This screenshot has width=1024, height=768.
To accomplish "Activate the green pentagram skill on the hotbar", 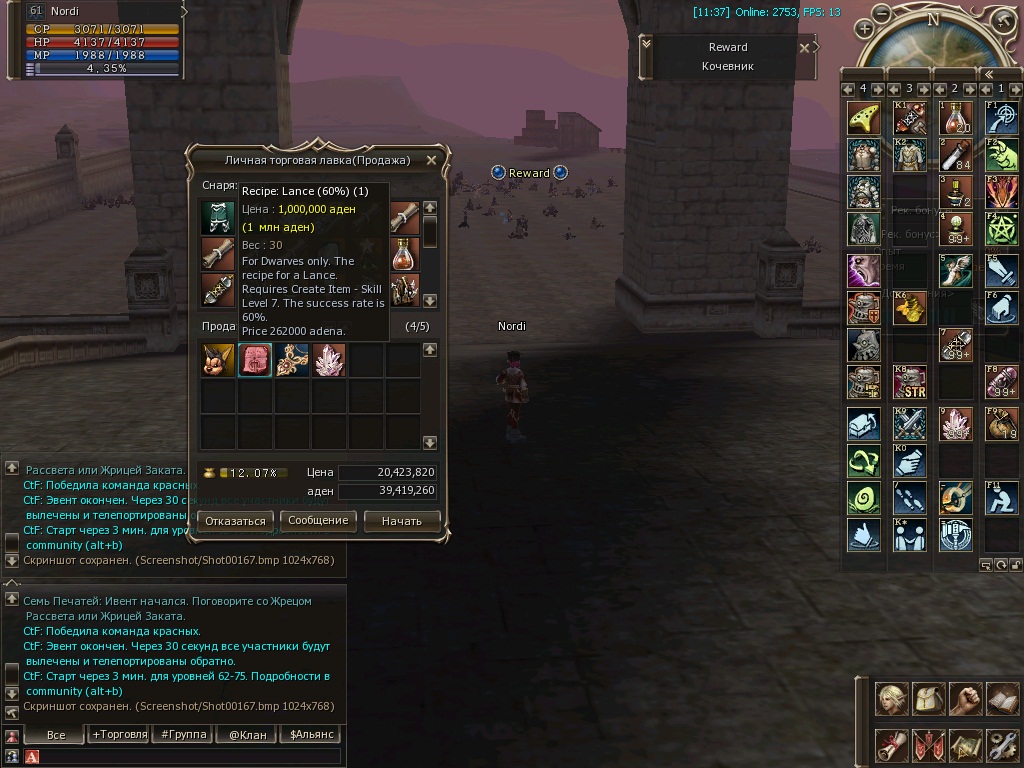I will click(1002, 228).
